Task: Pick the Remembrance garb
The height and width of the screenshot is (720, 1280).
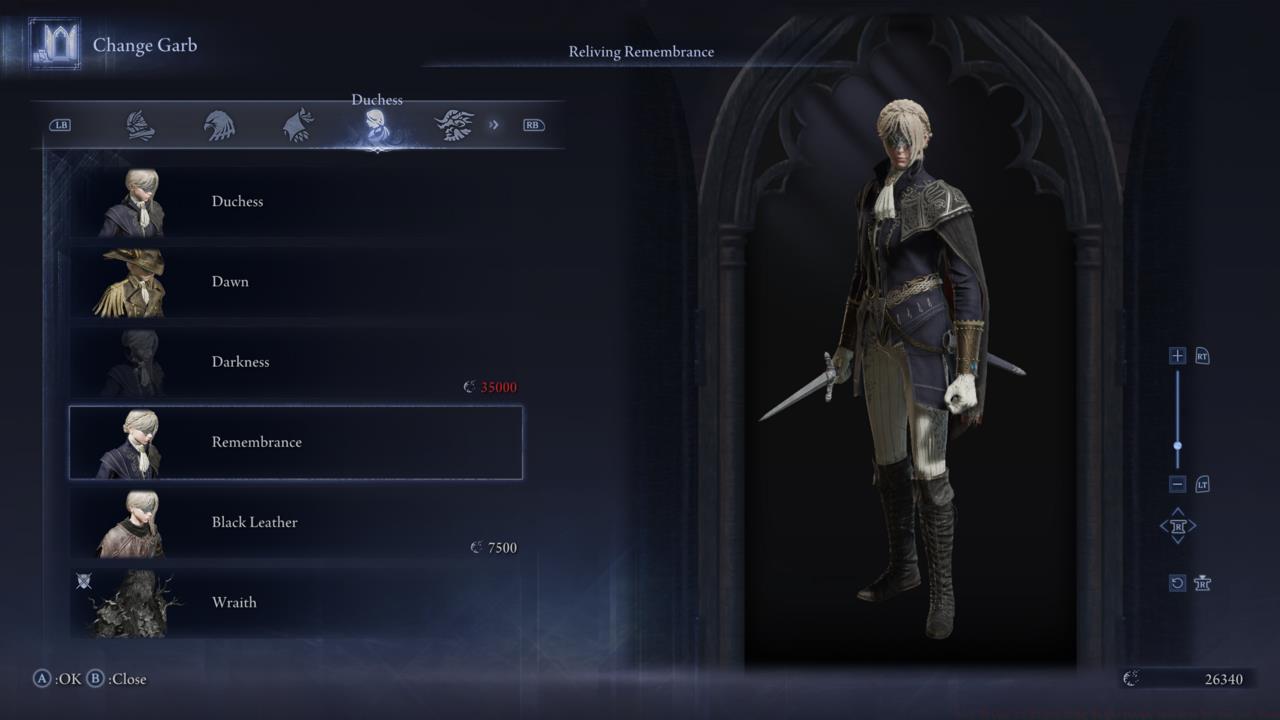Action: pyautogui.click(x=295, y=442)
